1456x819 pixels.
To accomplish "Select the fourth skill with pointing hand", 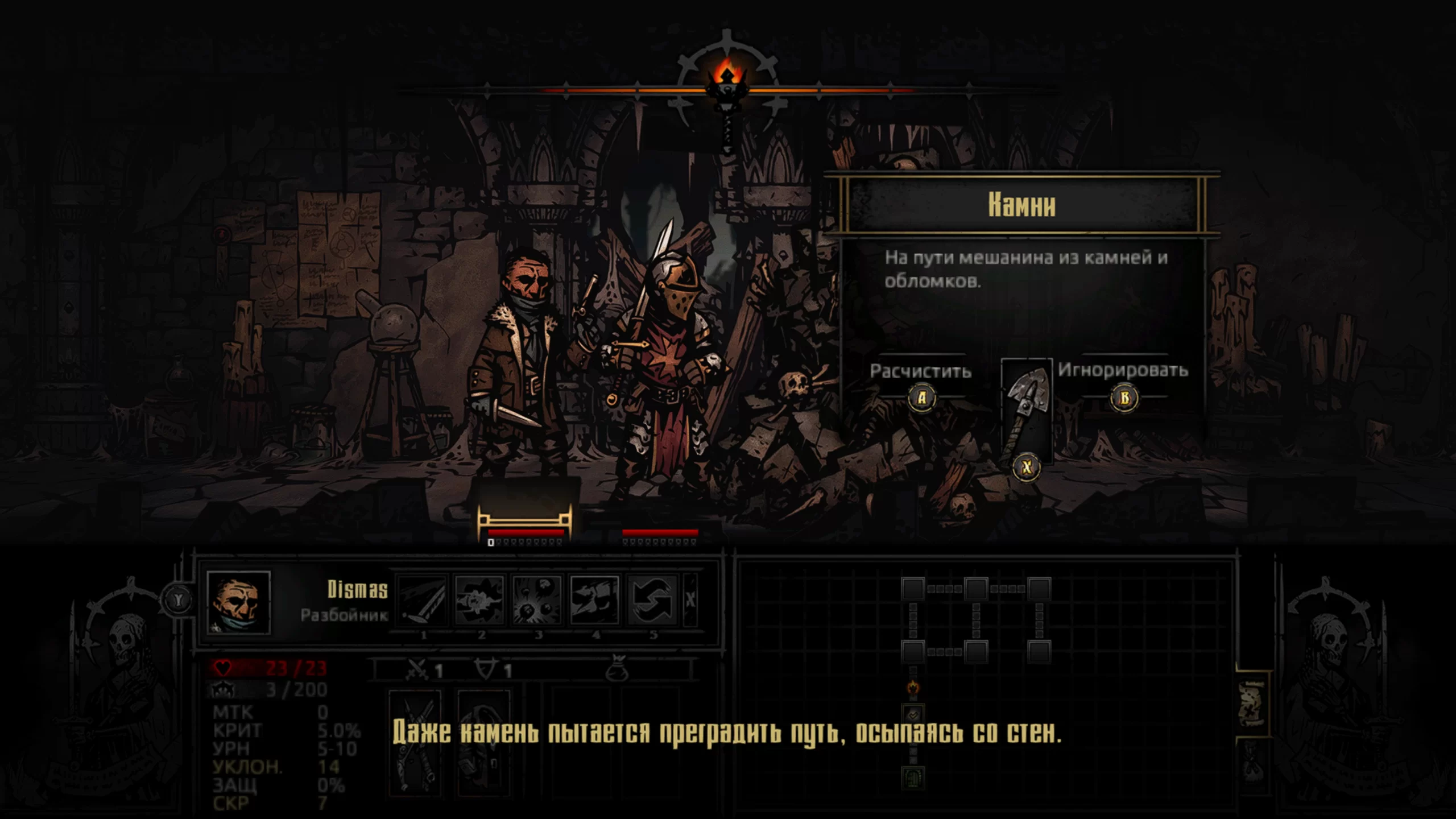I will [x=594, y=600].
